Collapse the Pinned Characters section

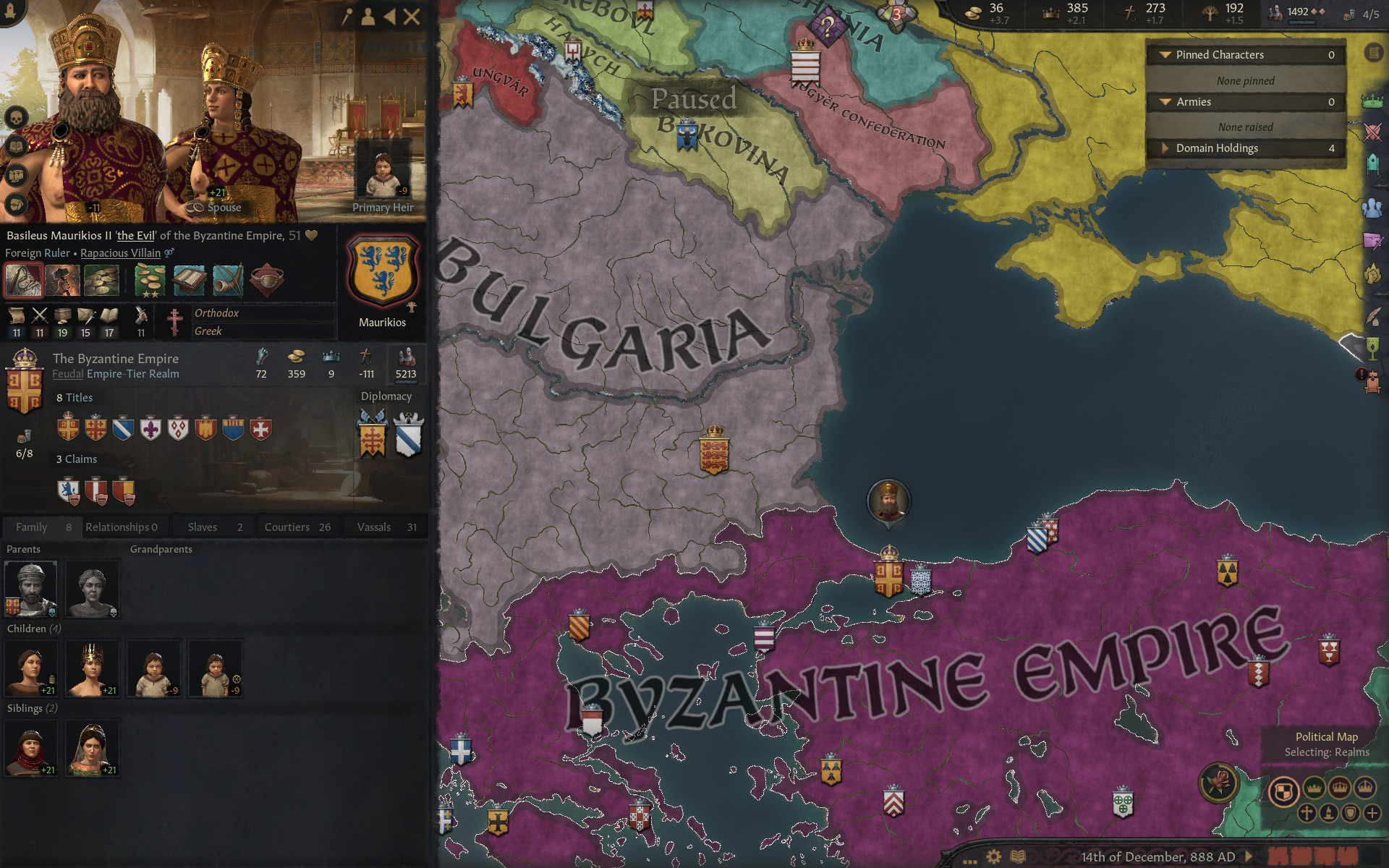[x=1165, y=55]
